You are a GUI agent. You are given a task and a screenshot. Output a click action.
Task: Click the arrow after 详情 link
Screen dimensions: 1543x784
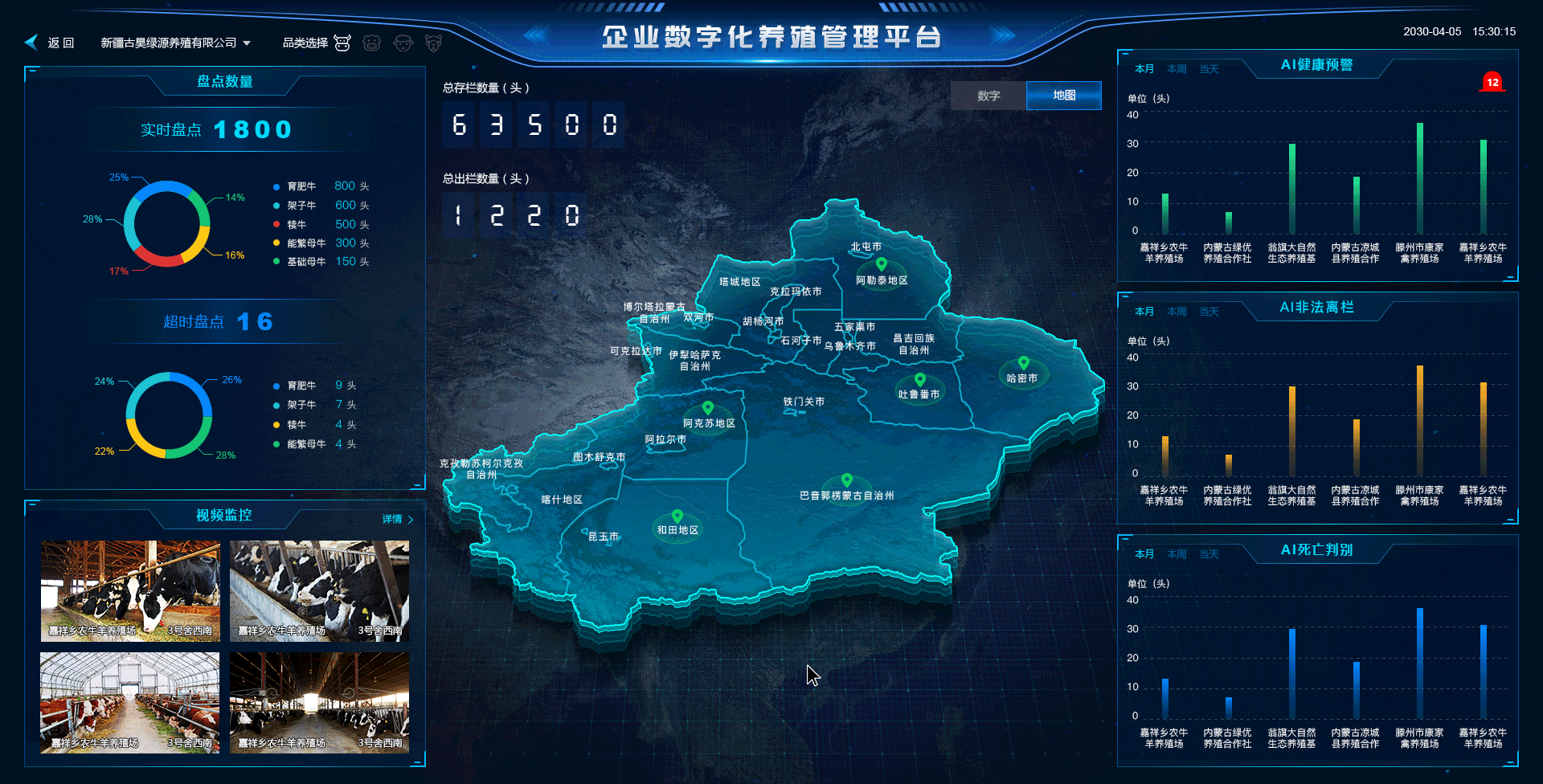pos(409,519)
